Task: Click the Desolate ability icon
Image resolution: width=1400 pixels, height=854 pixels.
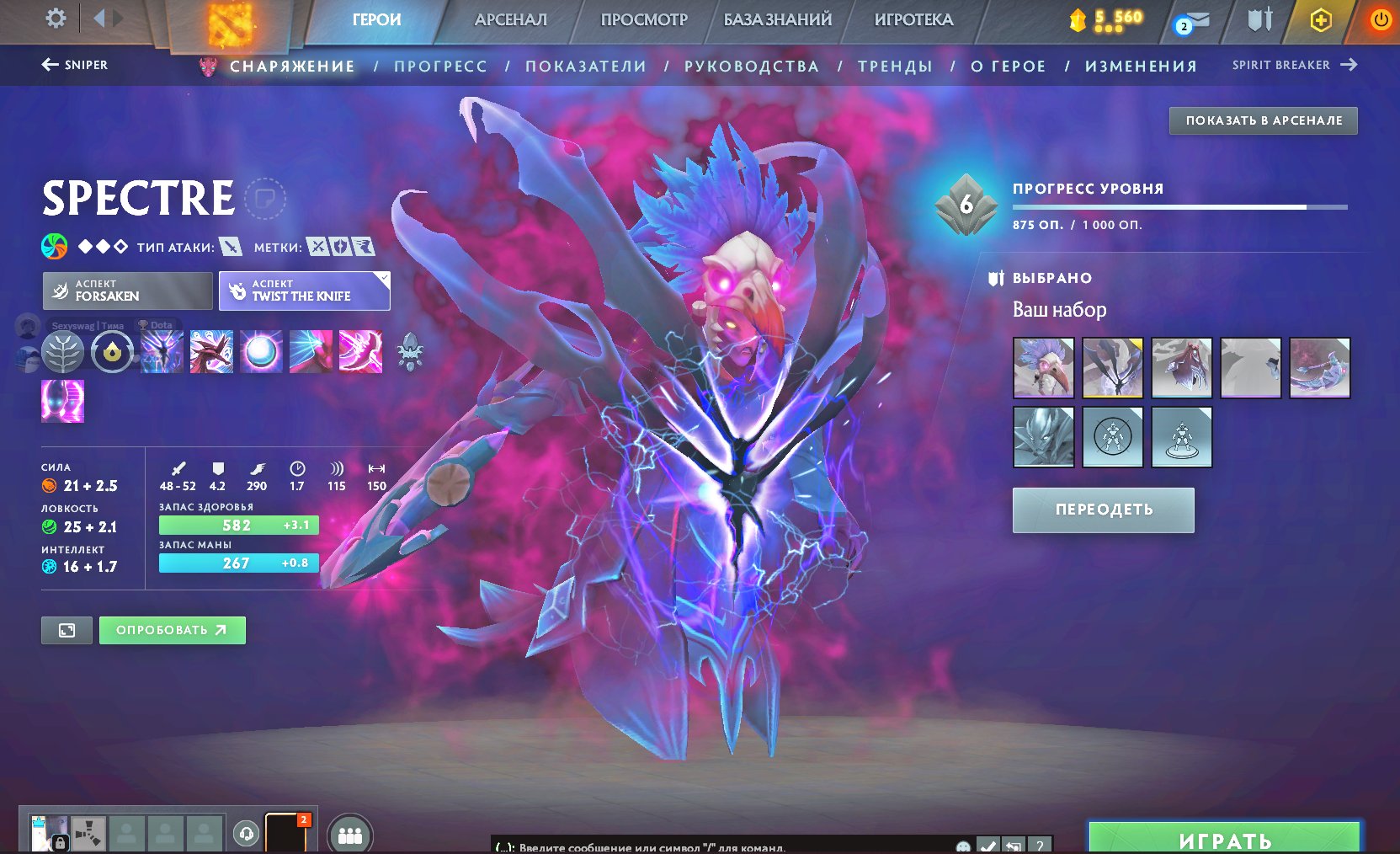Action: [x=210, y=352]
